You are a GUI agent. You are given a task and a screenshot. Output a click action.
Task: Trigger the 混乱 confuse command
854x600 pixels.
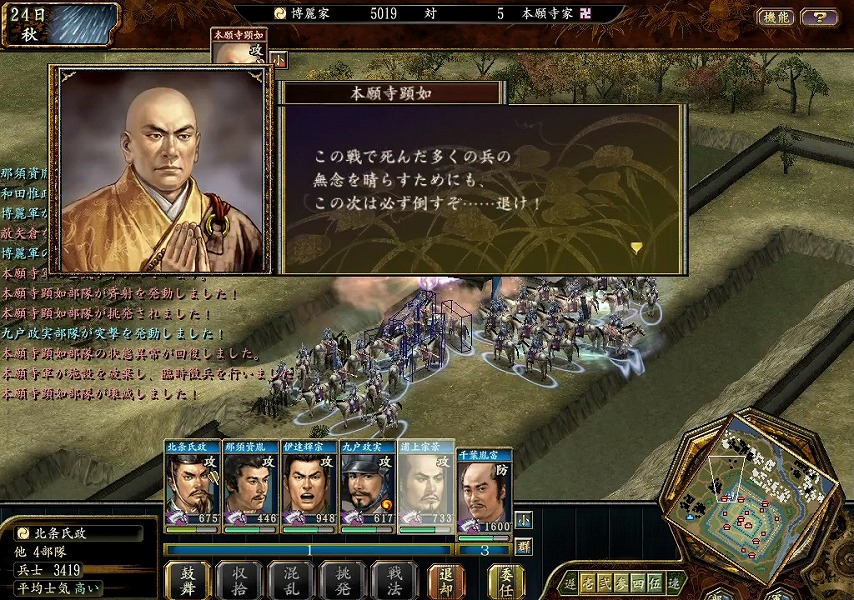[x=291, y=580]
